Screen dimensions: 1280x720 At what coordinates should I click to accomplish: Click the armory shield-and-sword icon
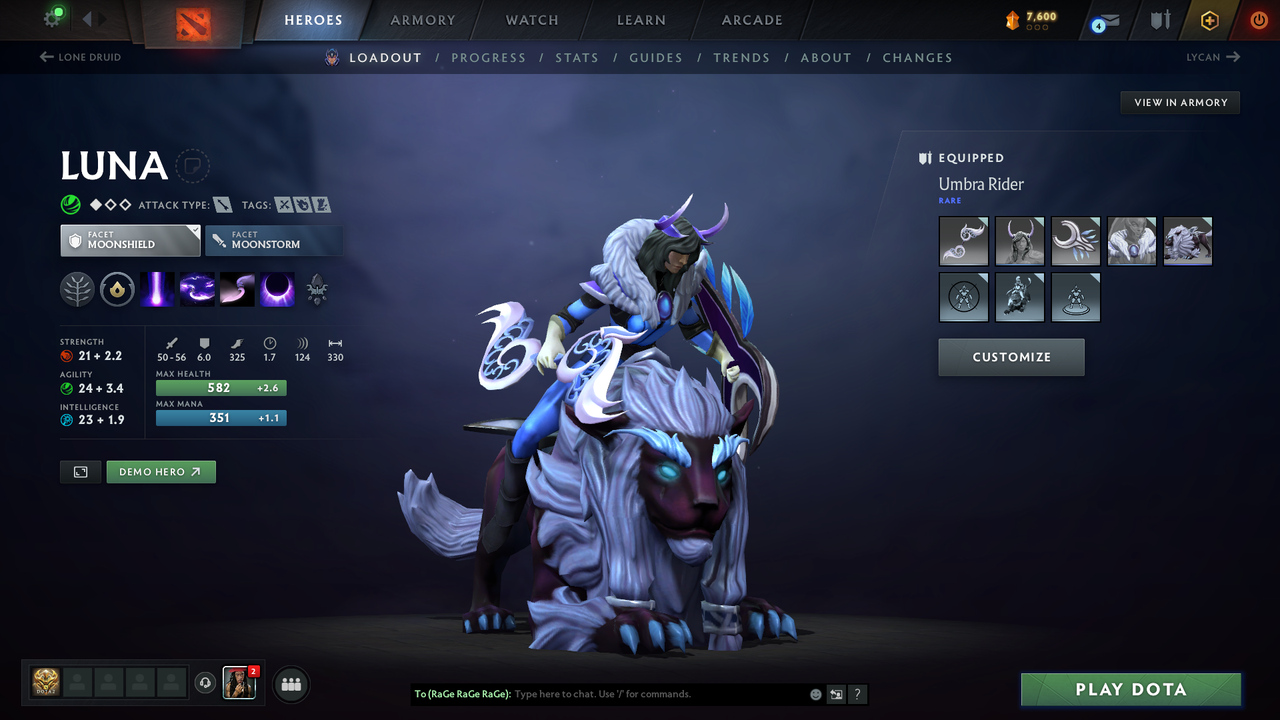(1158, 20)
